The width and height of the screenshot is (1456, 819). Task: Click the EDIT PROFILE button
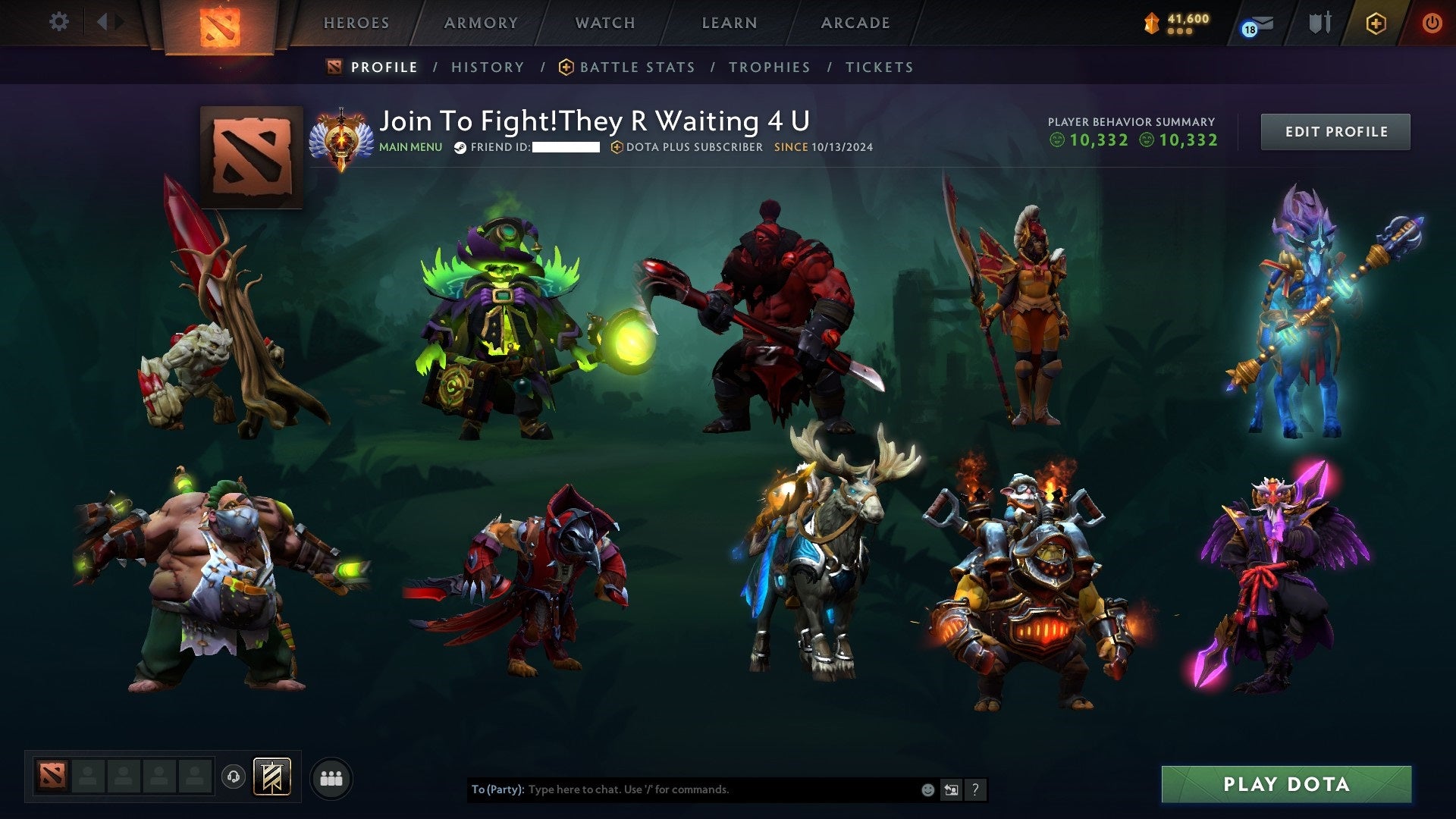pos(1335,131)
